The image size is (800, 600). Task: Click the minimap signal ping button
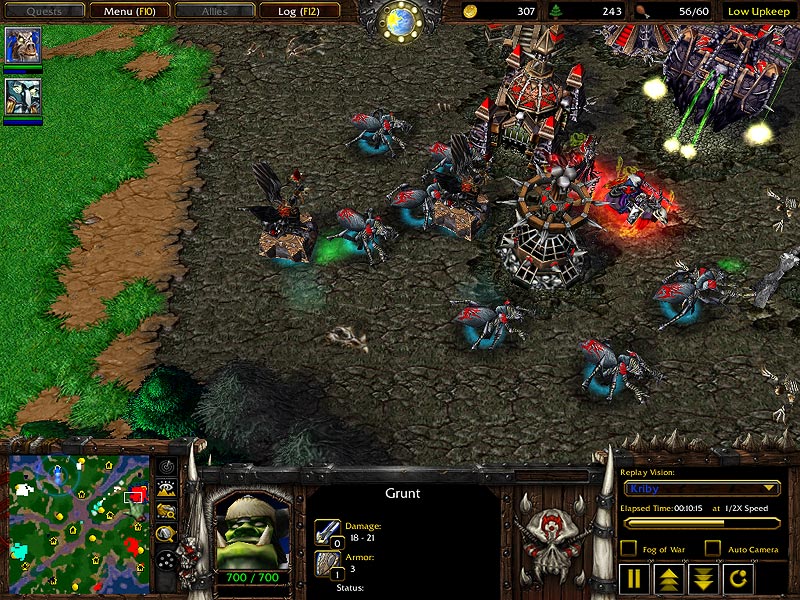coord(167,466)
